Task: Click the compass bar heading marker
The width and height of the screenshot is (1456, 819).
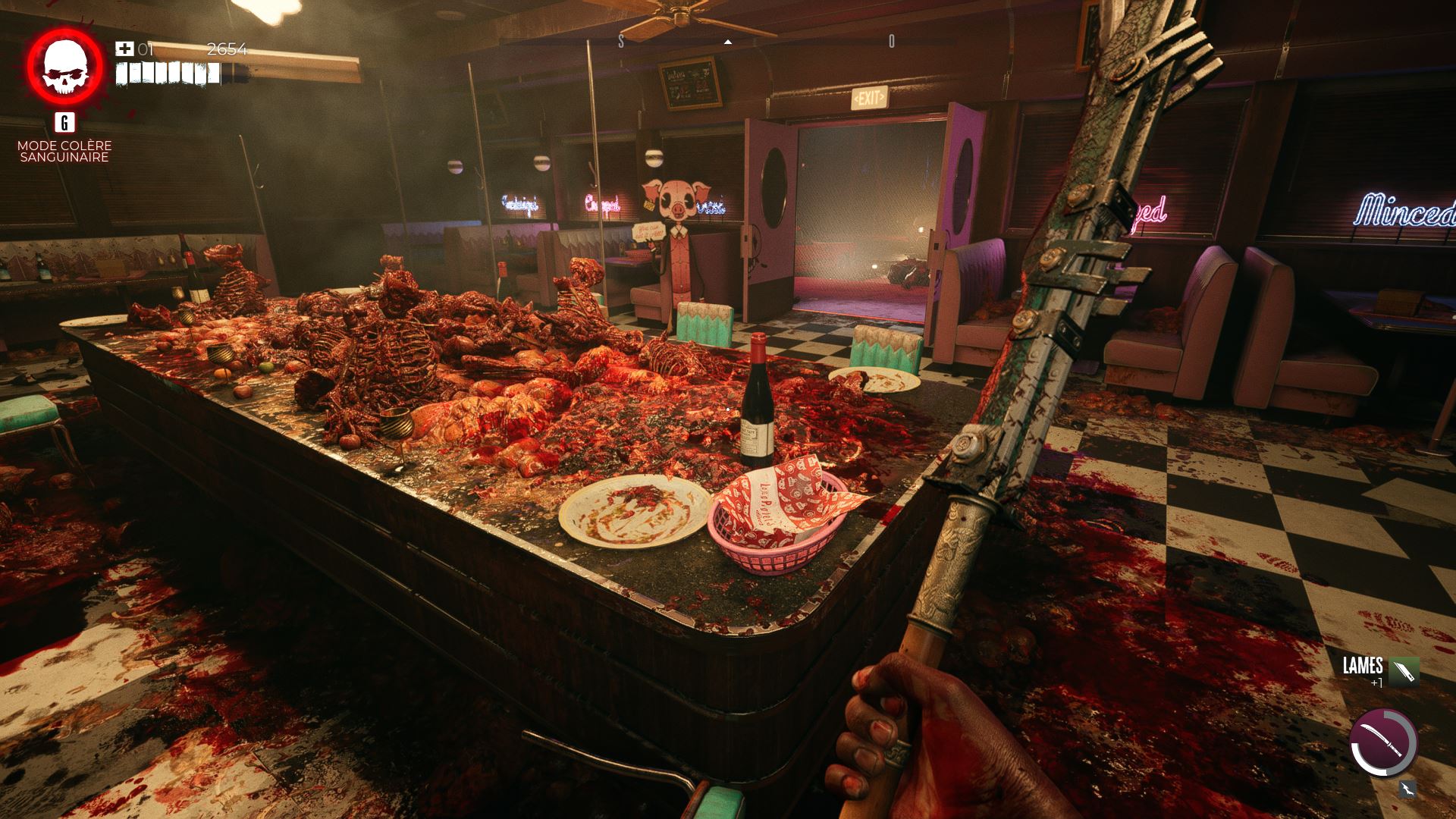Action: [728, 42]
